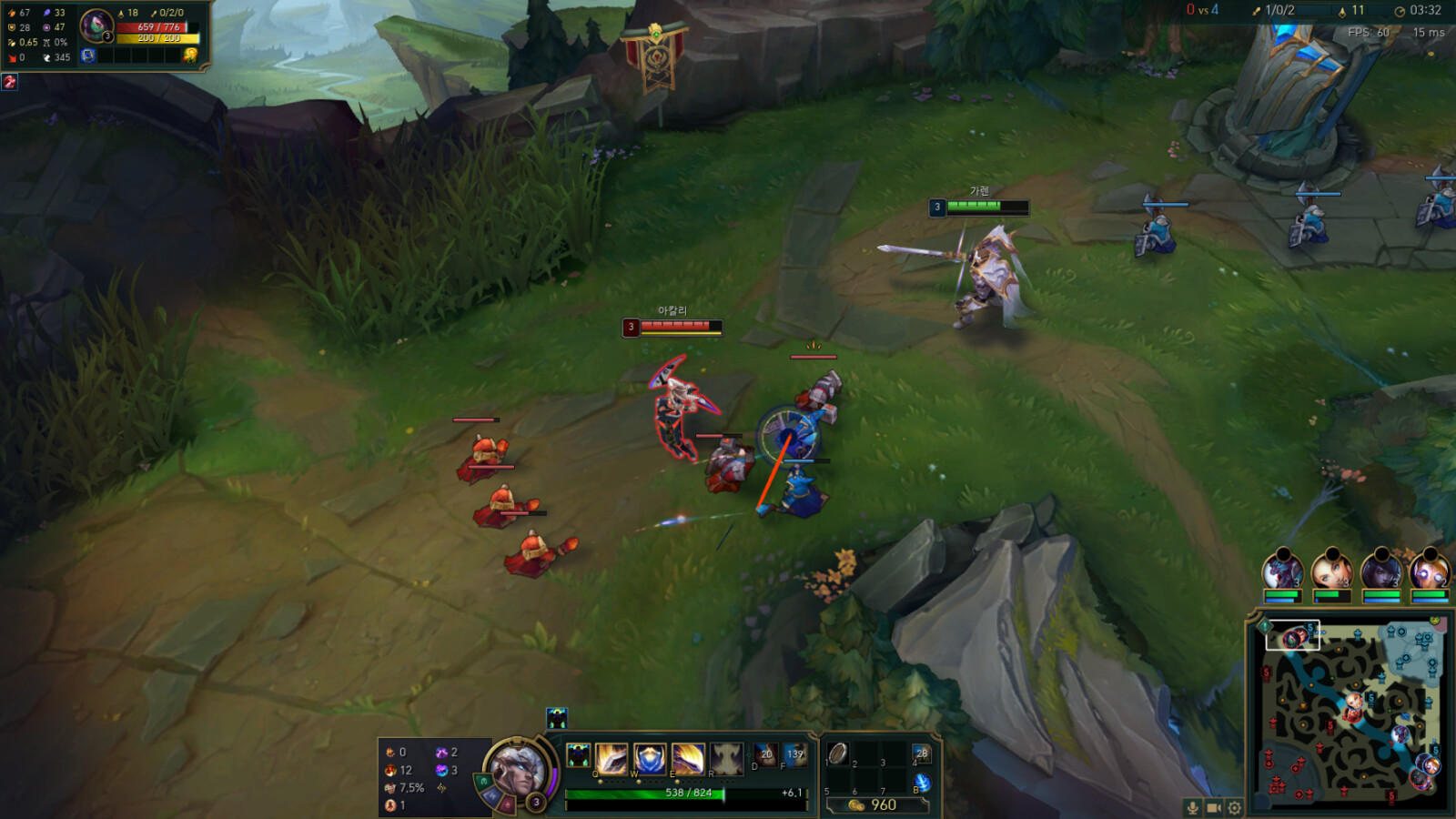Viewport: 1456px width, 819px height.
Task: Click the champion level badge showing 3
Action: [537, 803]
